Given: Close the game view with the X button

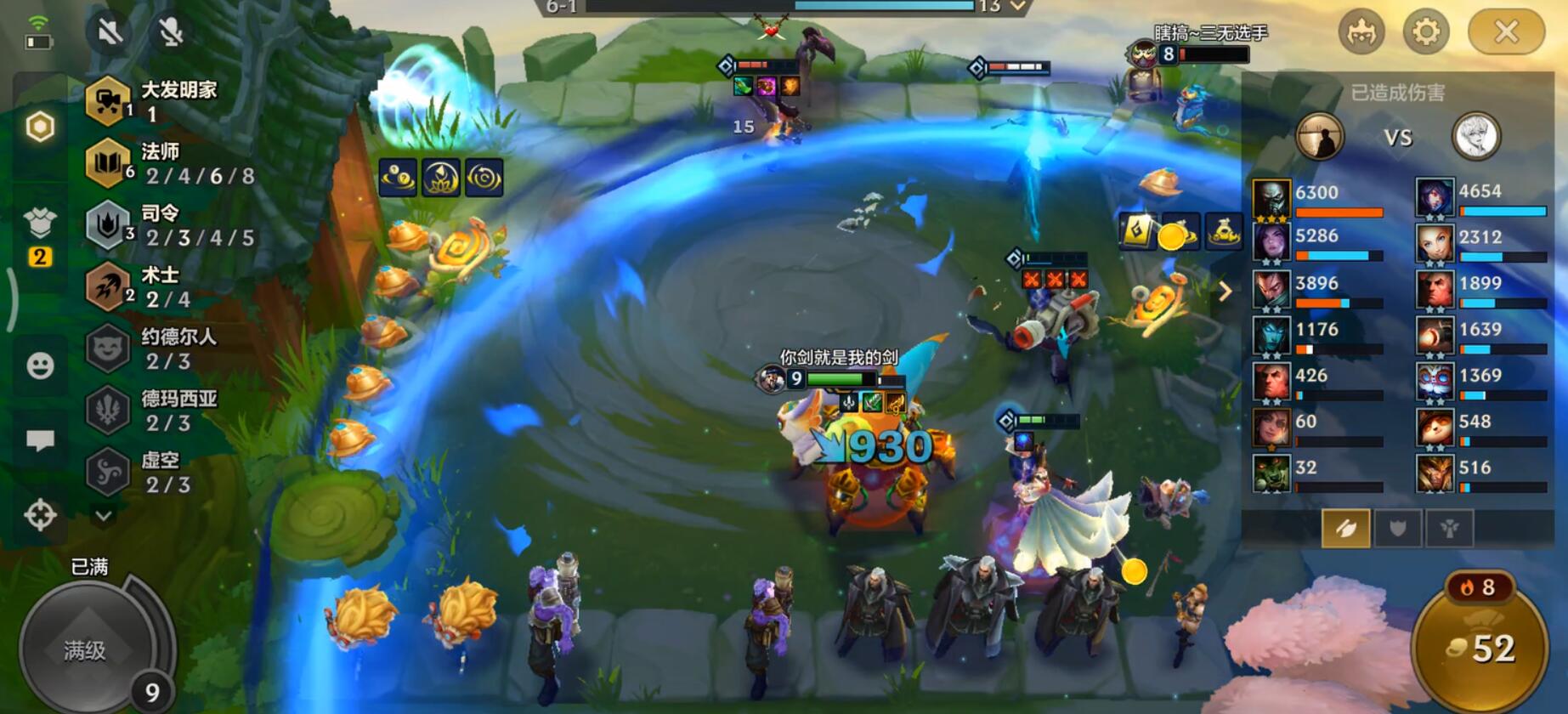Looking at the screenshot, I should (x=1506, y=32).
